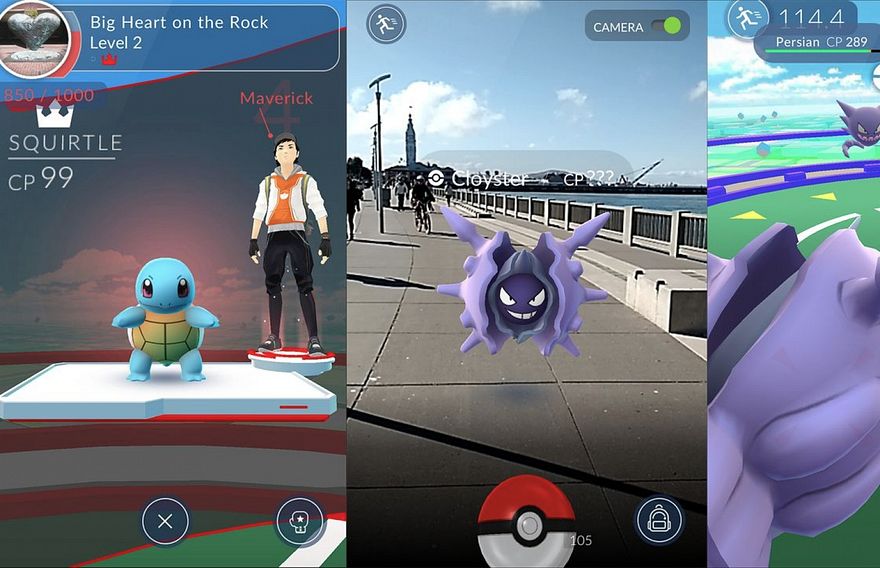The height and width of the screenshot is (568, 880).
Task: Close the gym screen with the X button
Action: pyautogui.click(x=166, y=521)
